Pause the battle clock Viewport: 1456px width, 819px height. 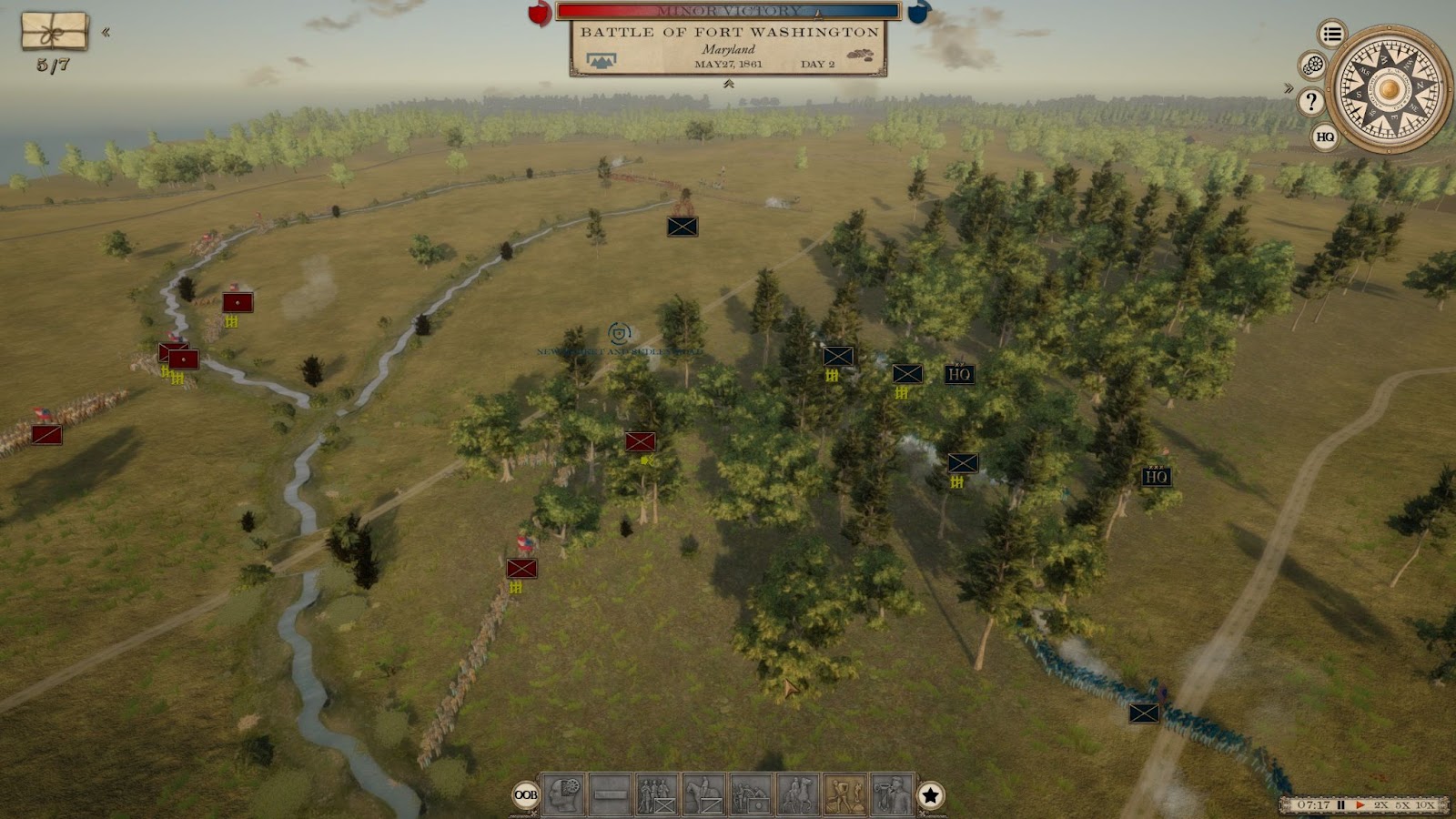[1340, 805]
